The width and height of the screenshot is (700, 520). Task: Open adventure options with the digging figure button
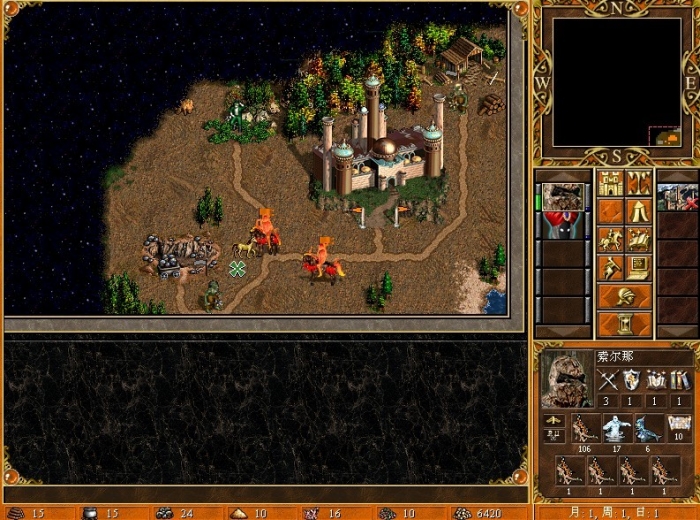[x=610, y=268]
